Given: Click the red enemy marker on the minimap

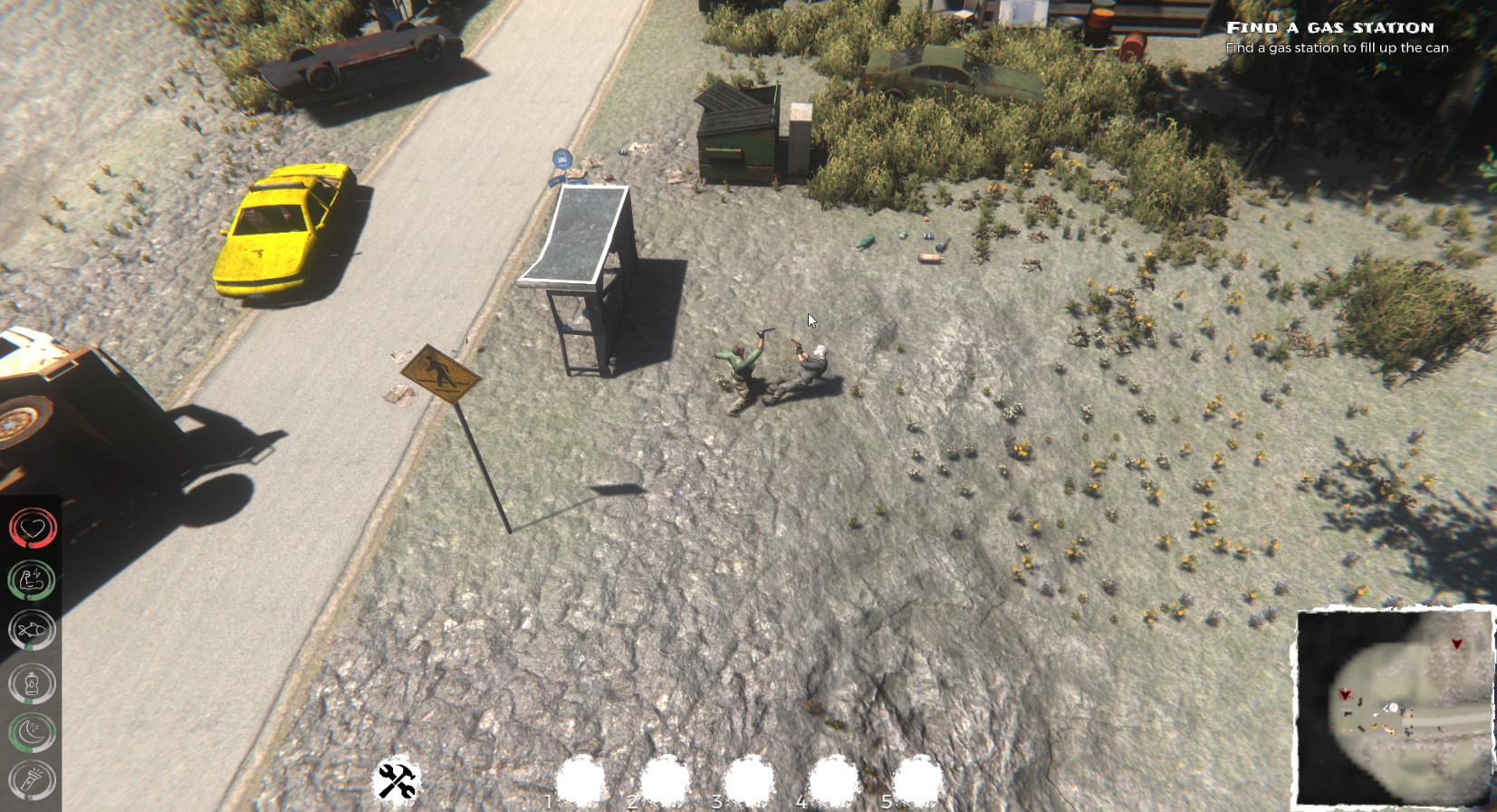Looking at the screenshot, I should pyautogui.click(x=1456, y=645).
